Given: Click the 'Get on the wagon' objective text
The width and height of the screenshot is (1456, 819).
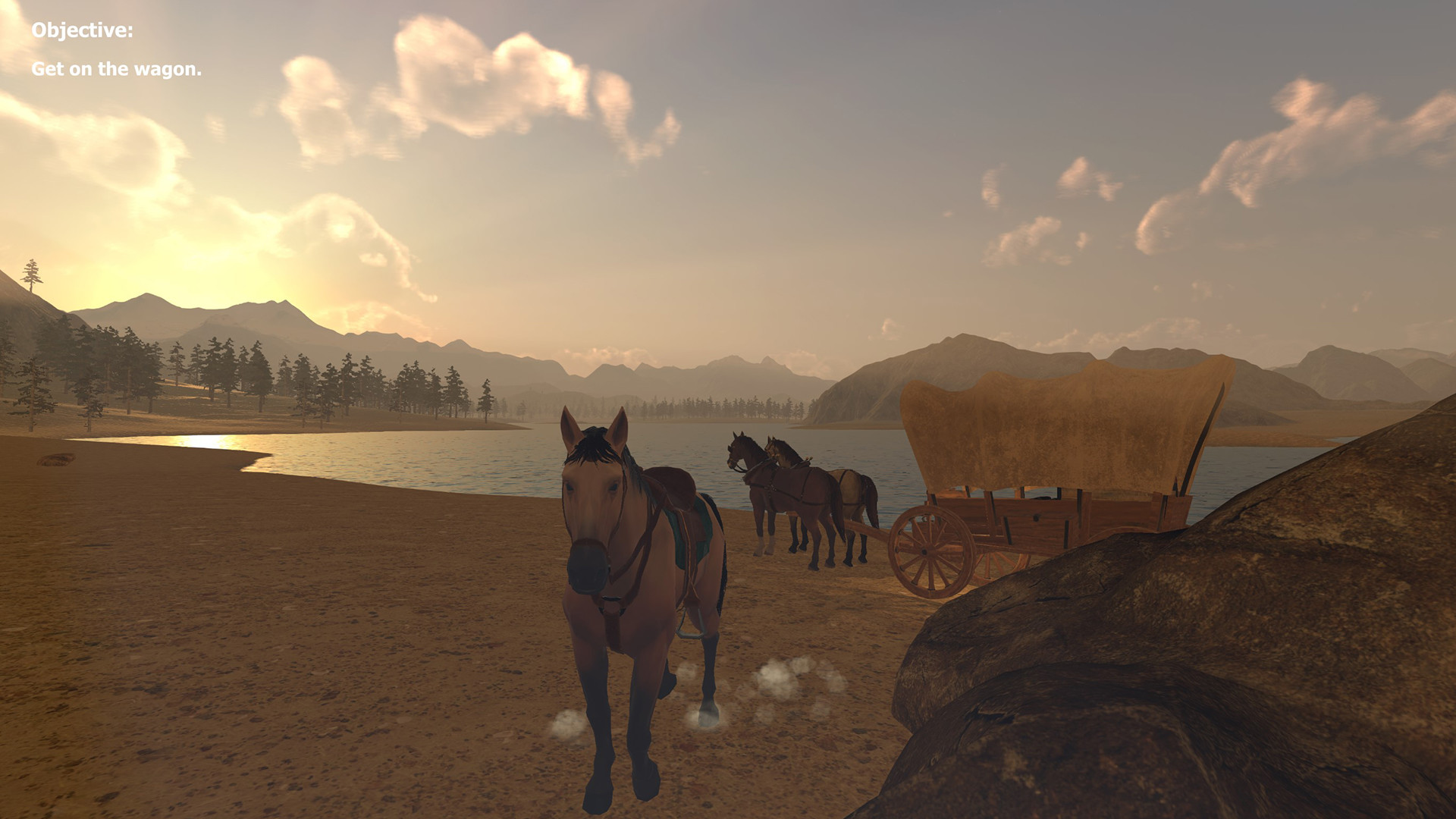Looking at the screenshot, I should click(x=117, y=69).
